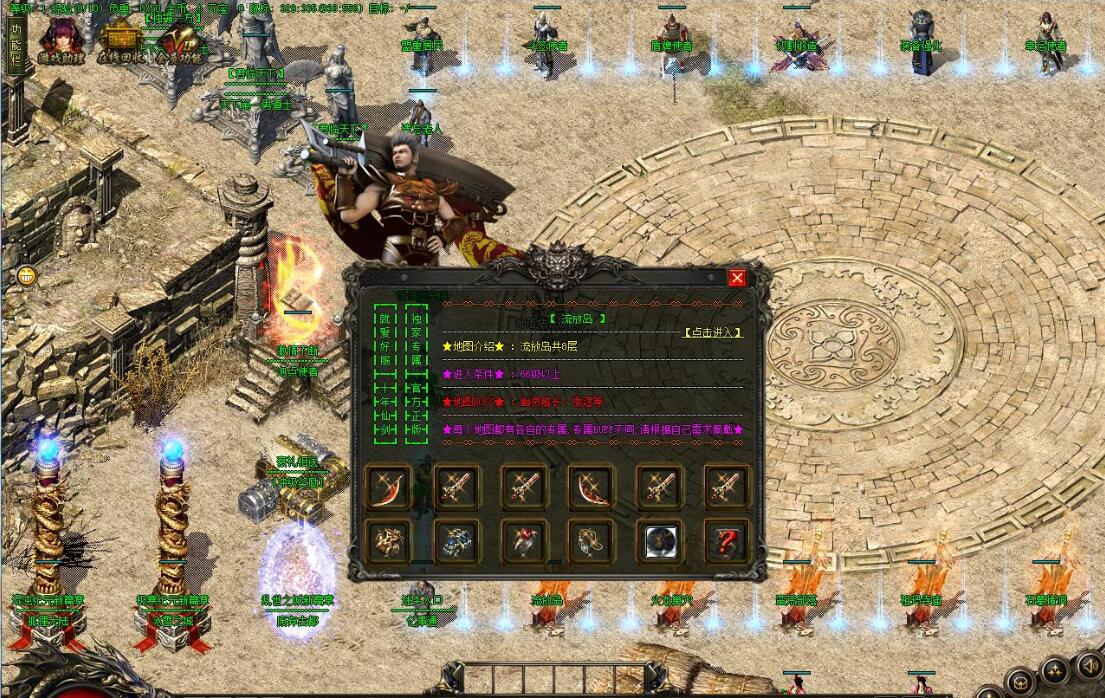Open the 在线回收 recycle icon
1105x698 pixels.
click(121, 41)
